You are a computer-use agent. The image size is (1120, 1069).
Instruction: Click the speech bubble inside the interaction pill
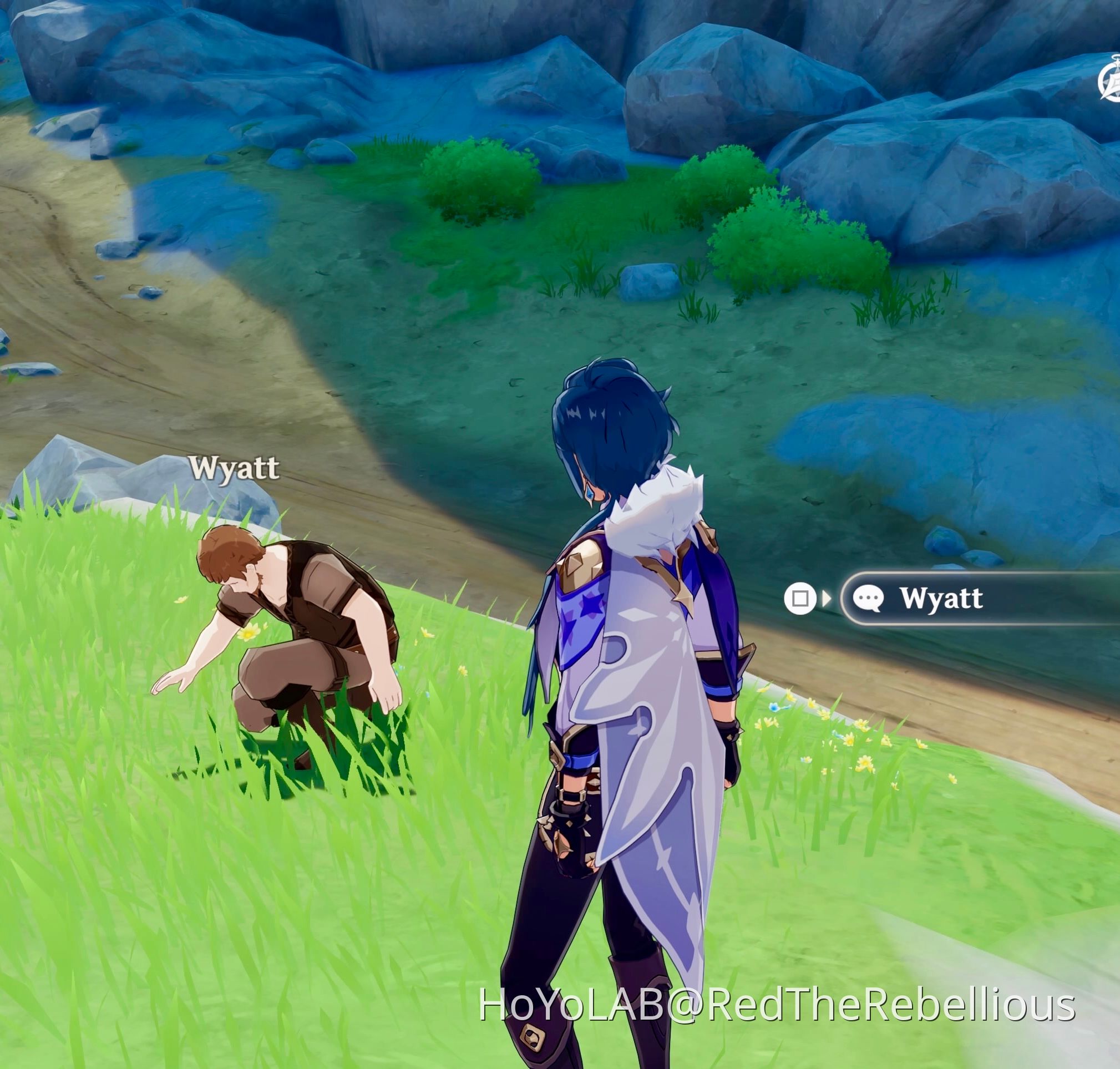(869, 597)
